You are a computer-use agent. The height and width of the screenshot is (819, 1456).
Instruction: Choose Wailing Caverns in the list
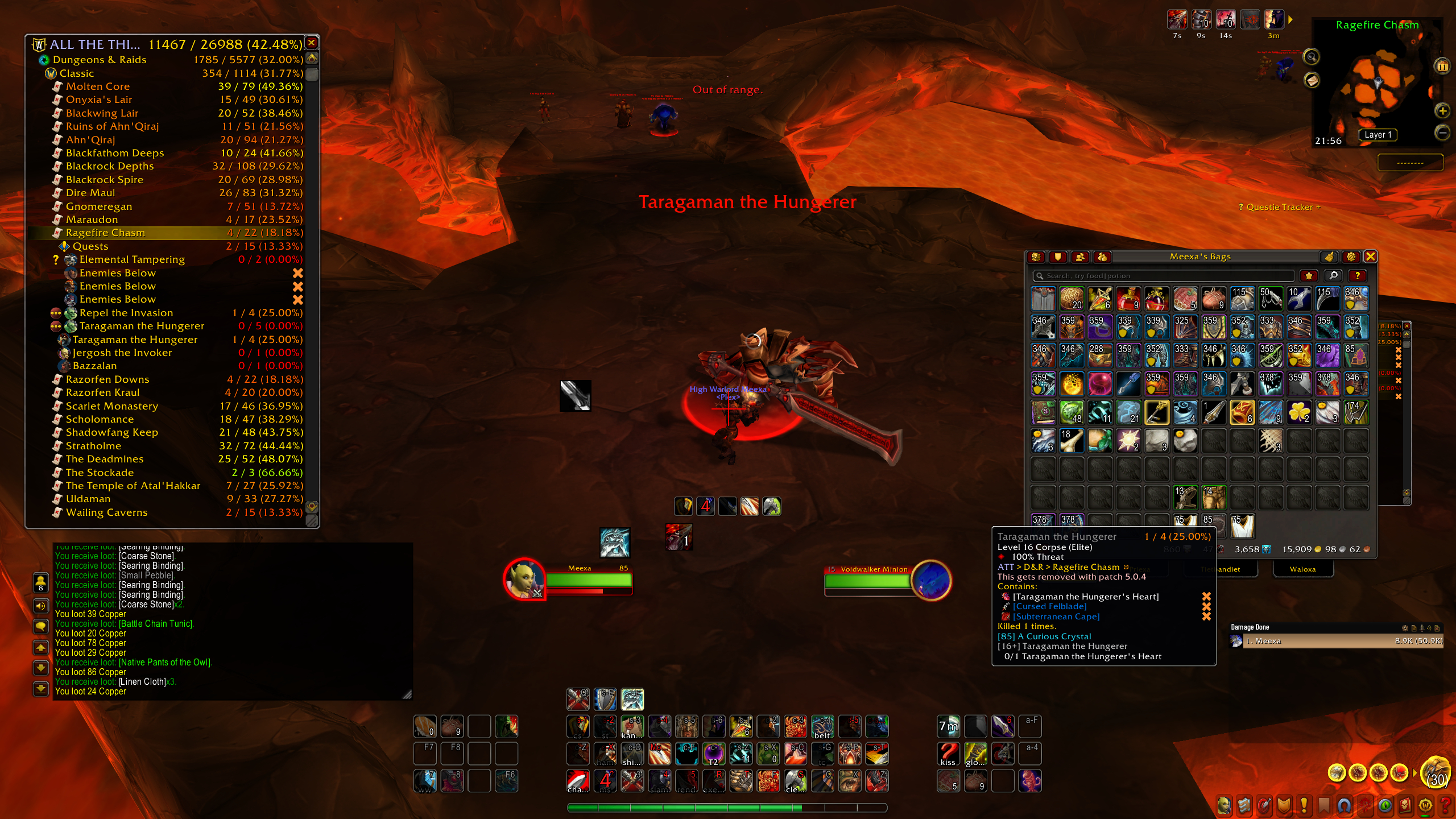click(x=106, y=512)
